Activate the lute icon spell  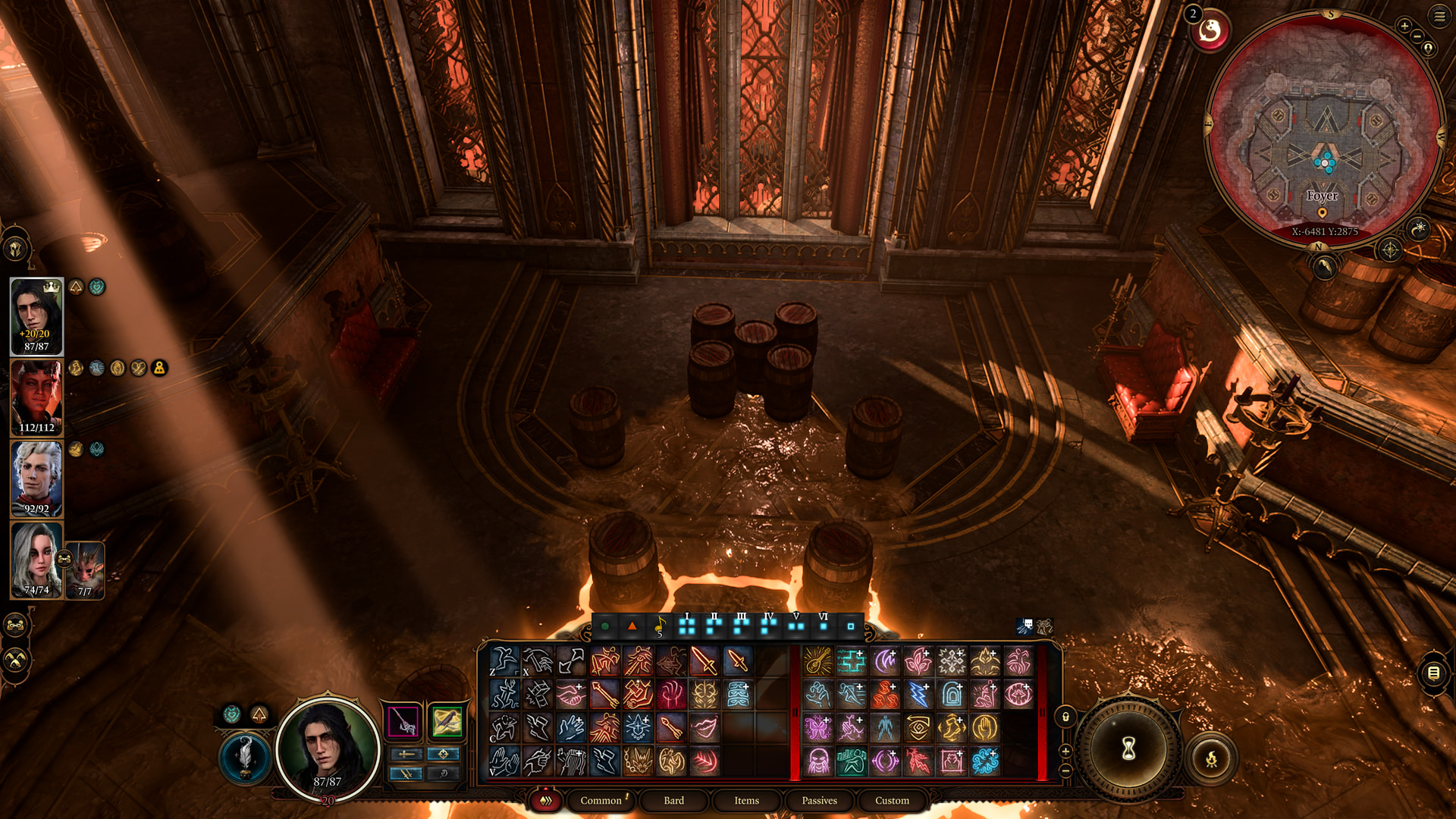[817, 661]
